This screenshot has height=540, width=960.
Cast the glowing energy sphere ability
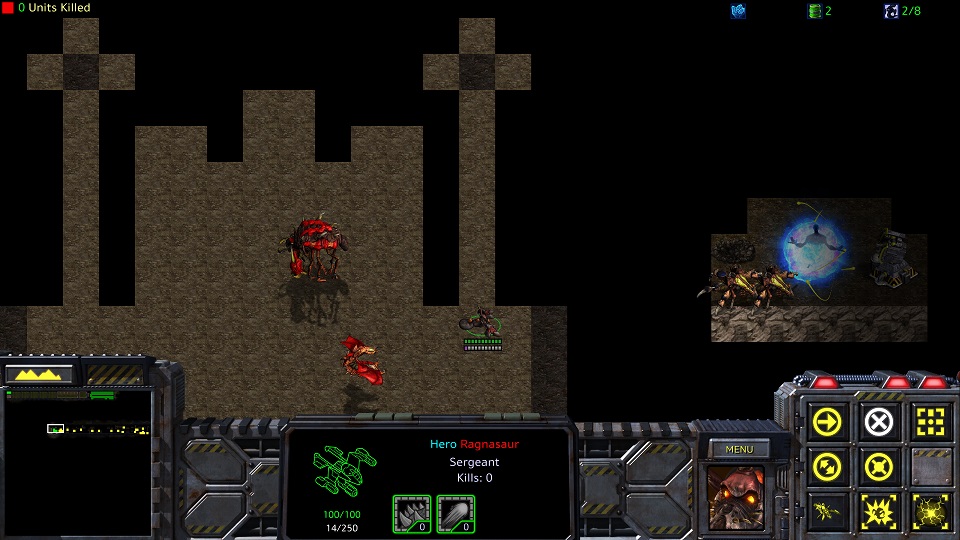tap(928, 510)
